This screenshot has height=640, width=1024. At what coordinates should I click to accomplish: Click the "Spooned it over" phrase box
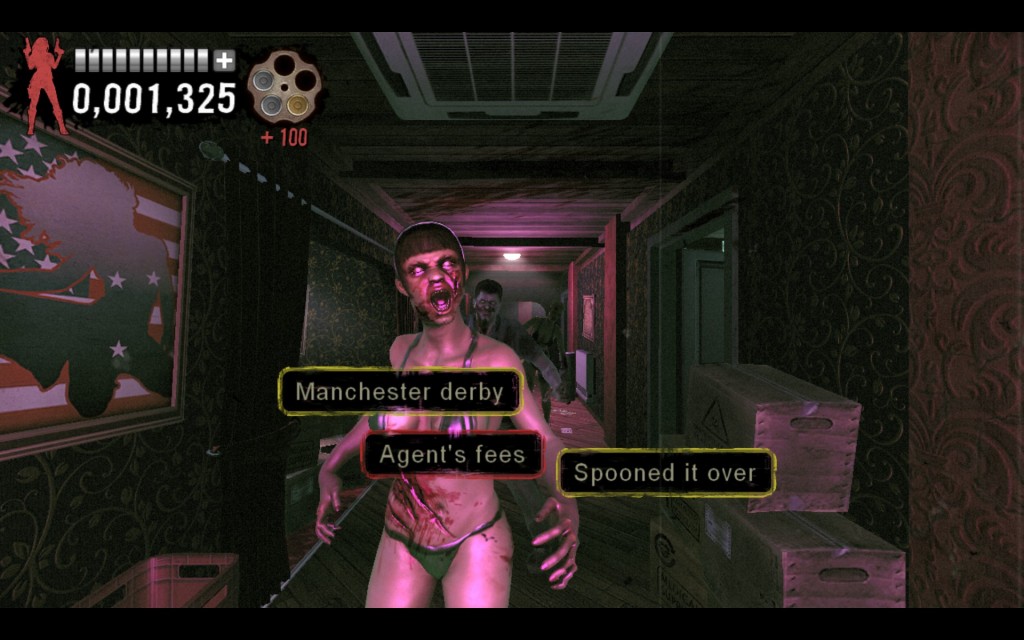pyautogui.click(x=665, y=473)
